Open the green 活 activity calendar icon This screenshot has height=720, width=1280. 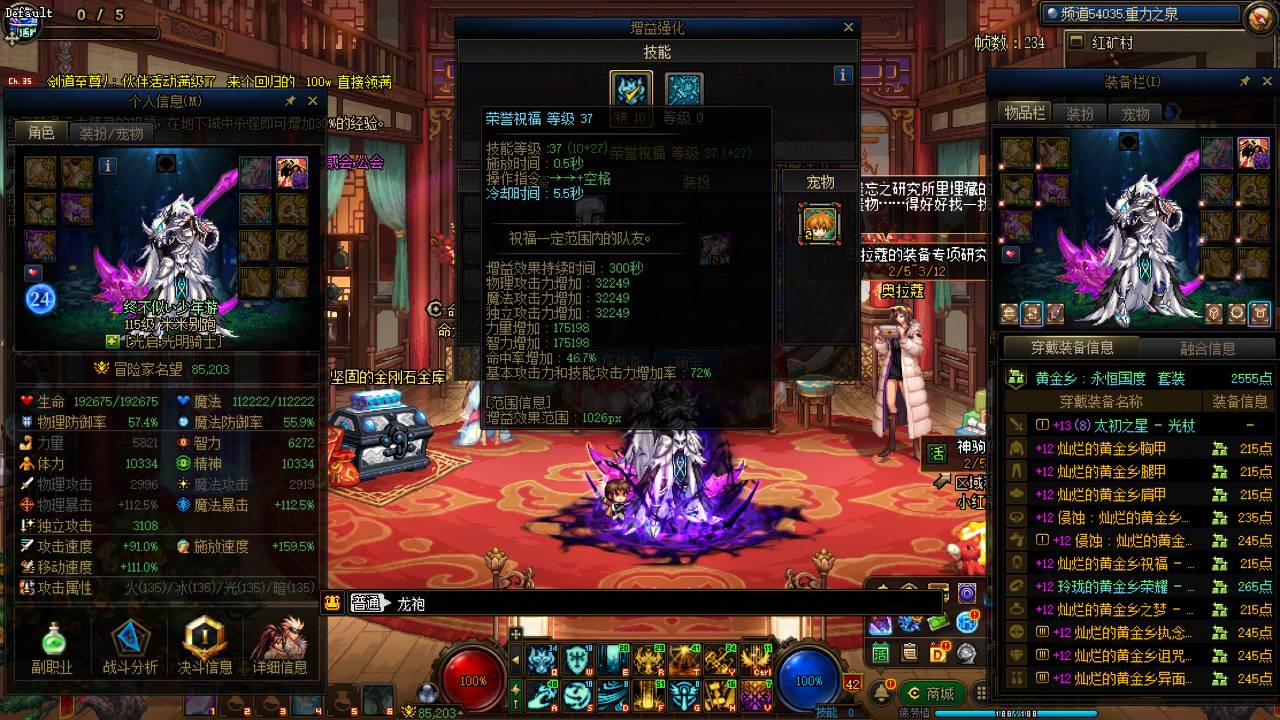880,654
